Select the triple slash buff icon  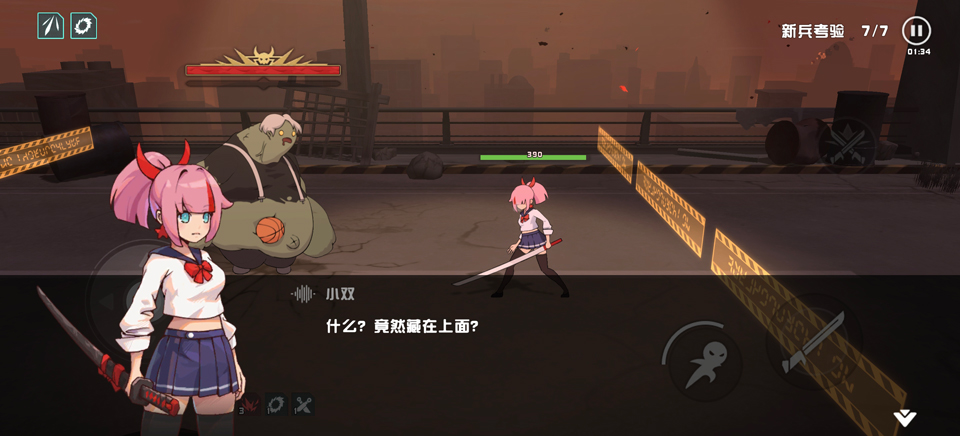pos(50,25)
